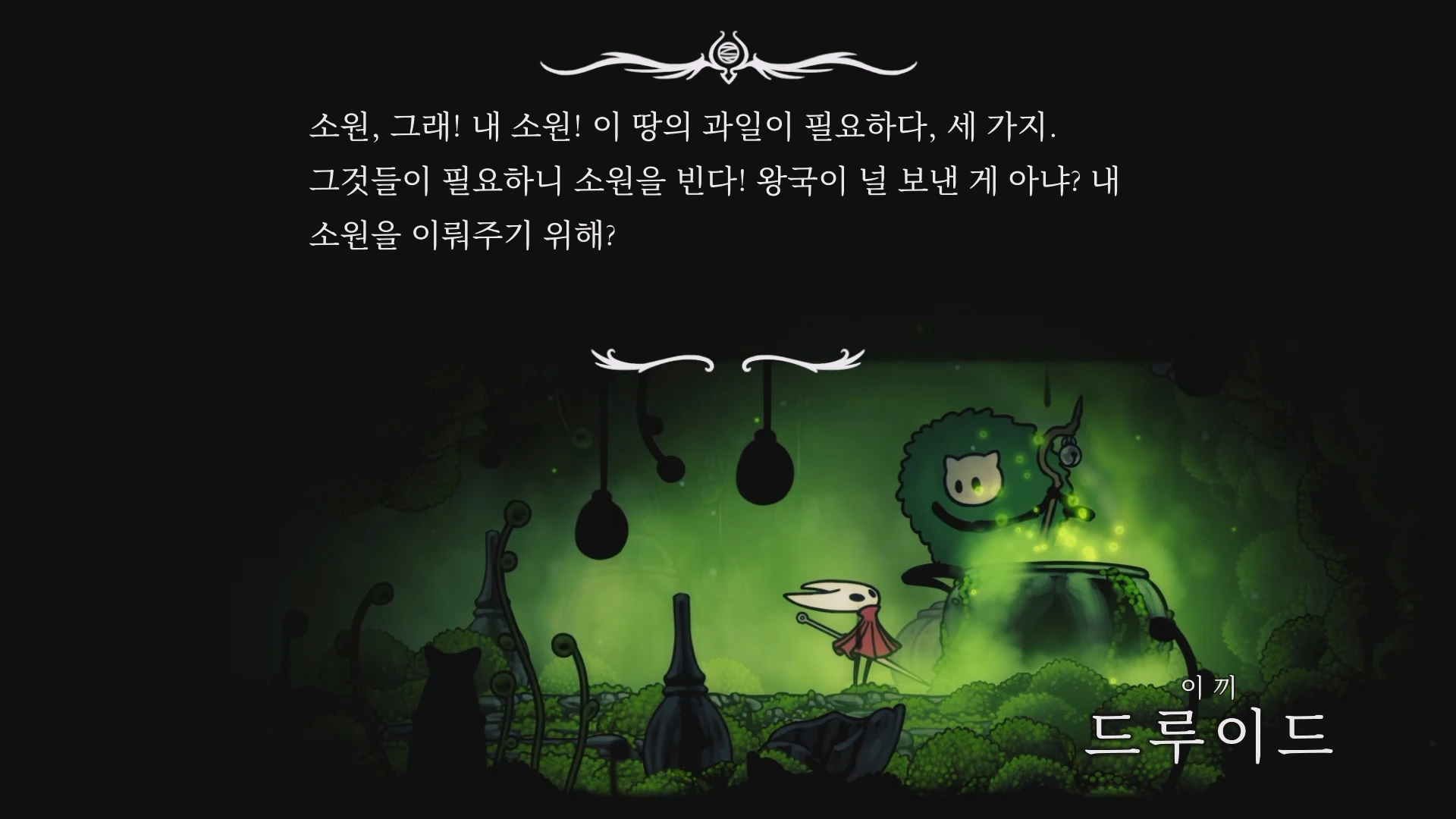Select the eye emblem in the top flourish
This screenshot has height=819, width=1456.
[x=727, y=53]
